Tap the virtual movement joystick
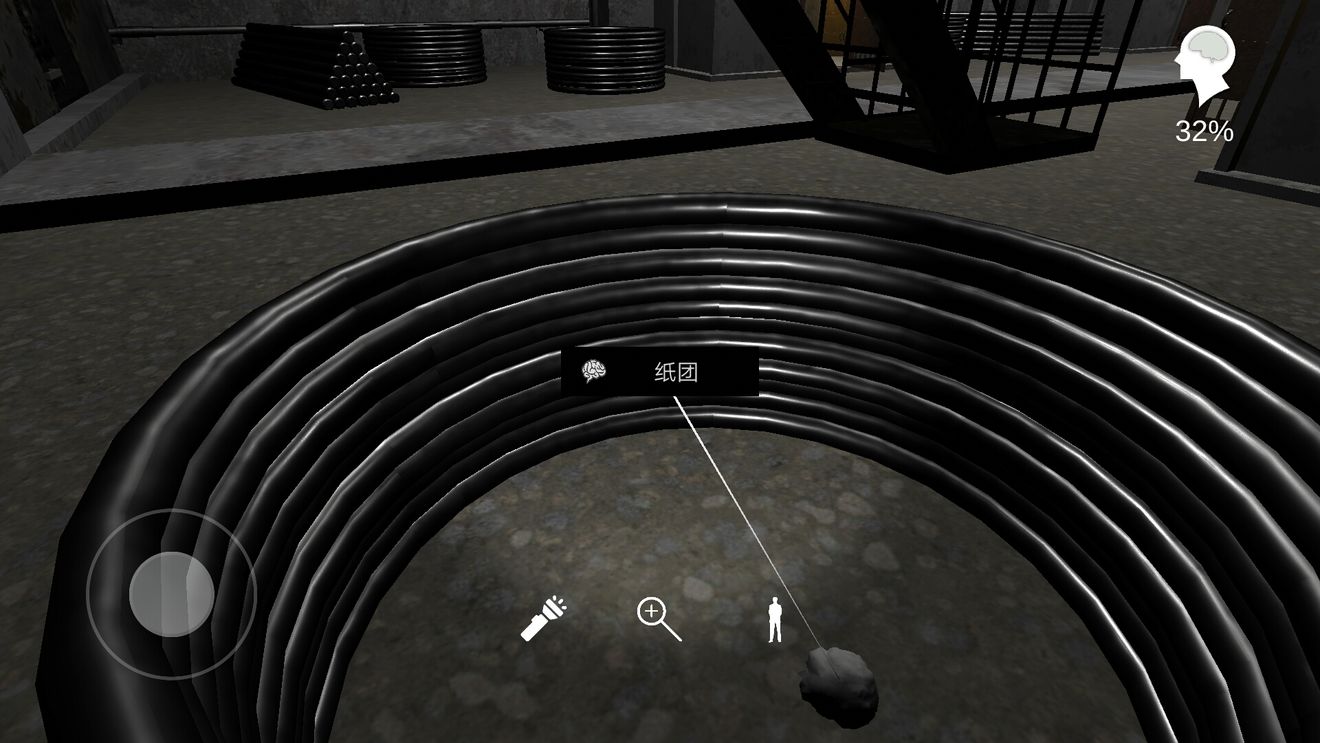 point(171,594)
